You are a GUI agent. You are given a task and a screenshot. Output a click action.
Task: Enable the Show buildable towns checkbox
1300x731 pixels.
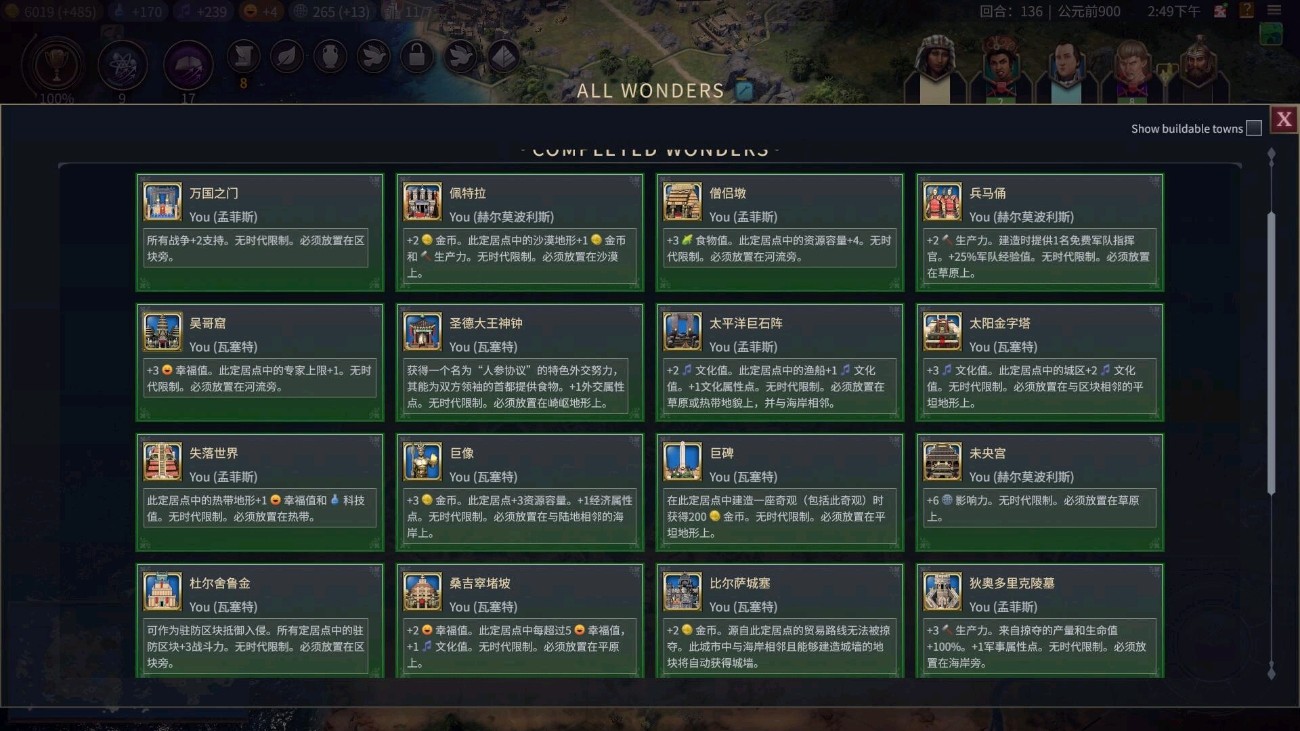[1255, 127]
